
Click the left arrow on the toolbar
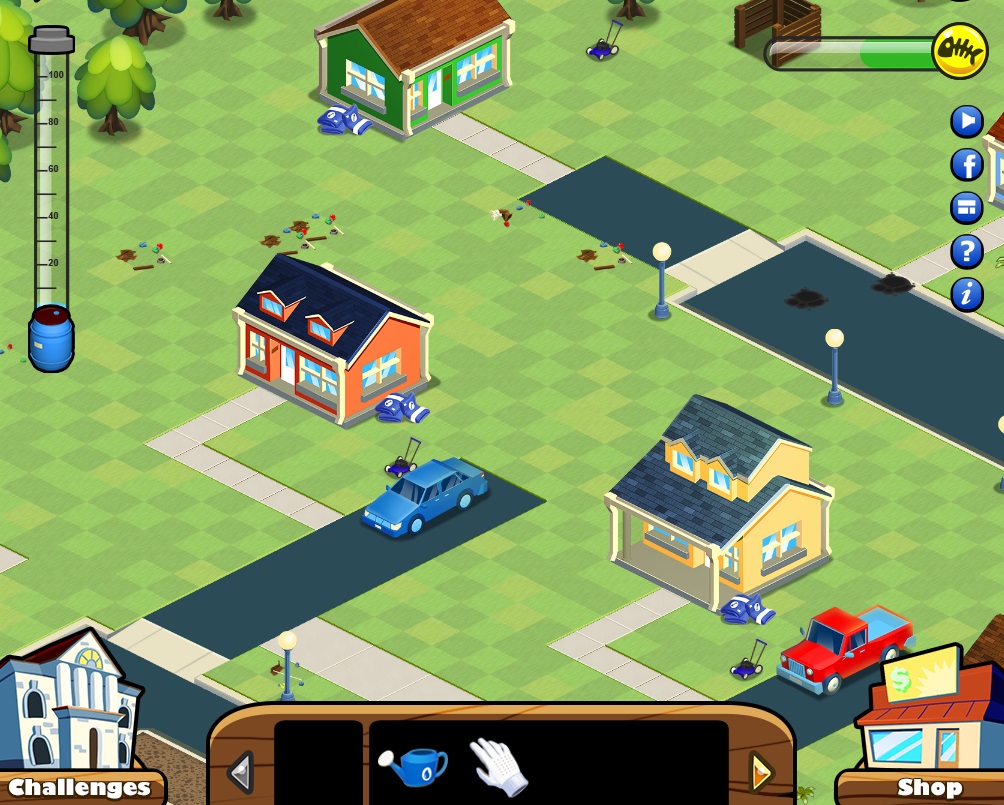coord(240,772)
